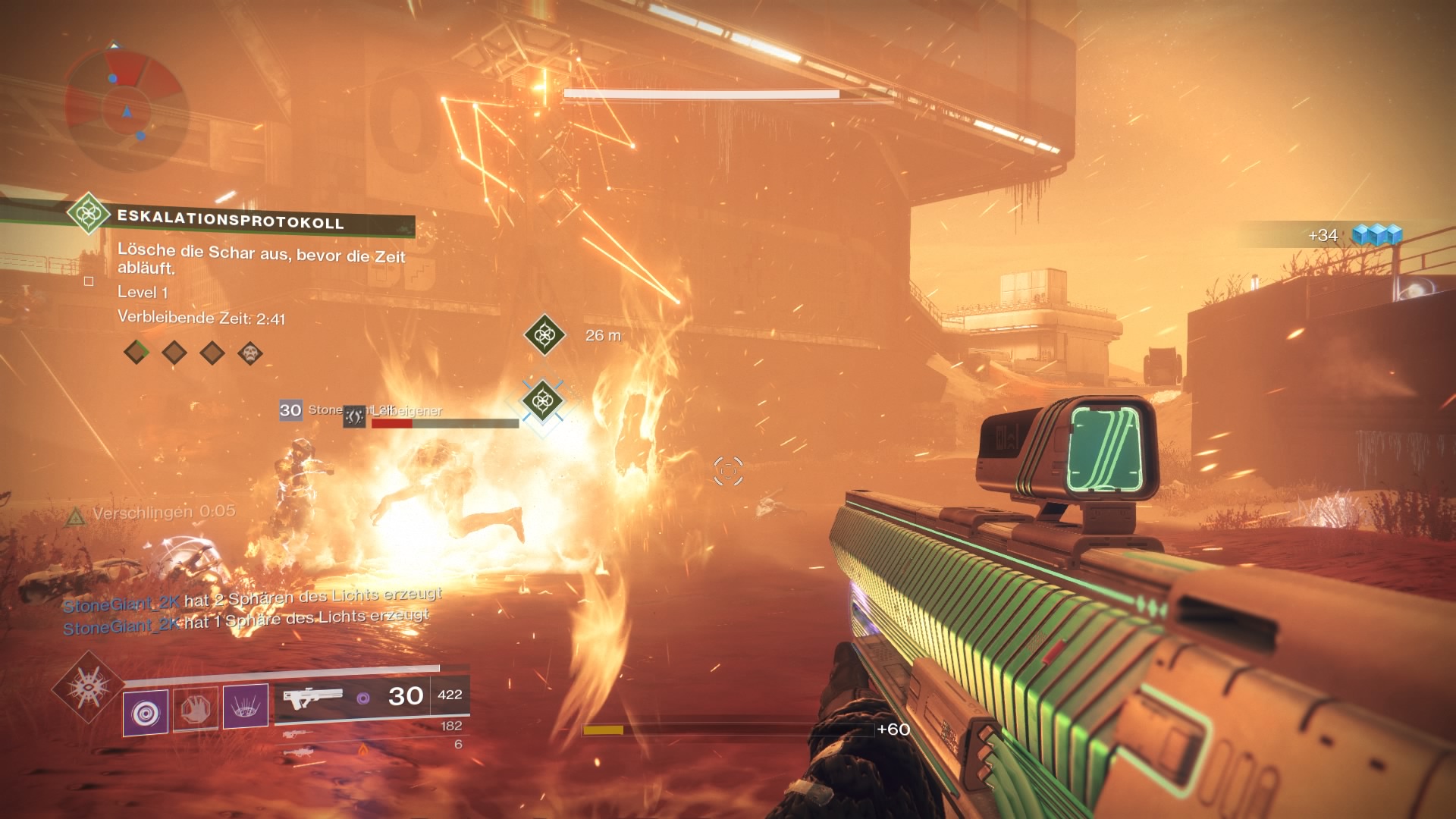Activate the purple class ability icon
Viewport: 1456px width, 819px height.
246,707
